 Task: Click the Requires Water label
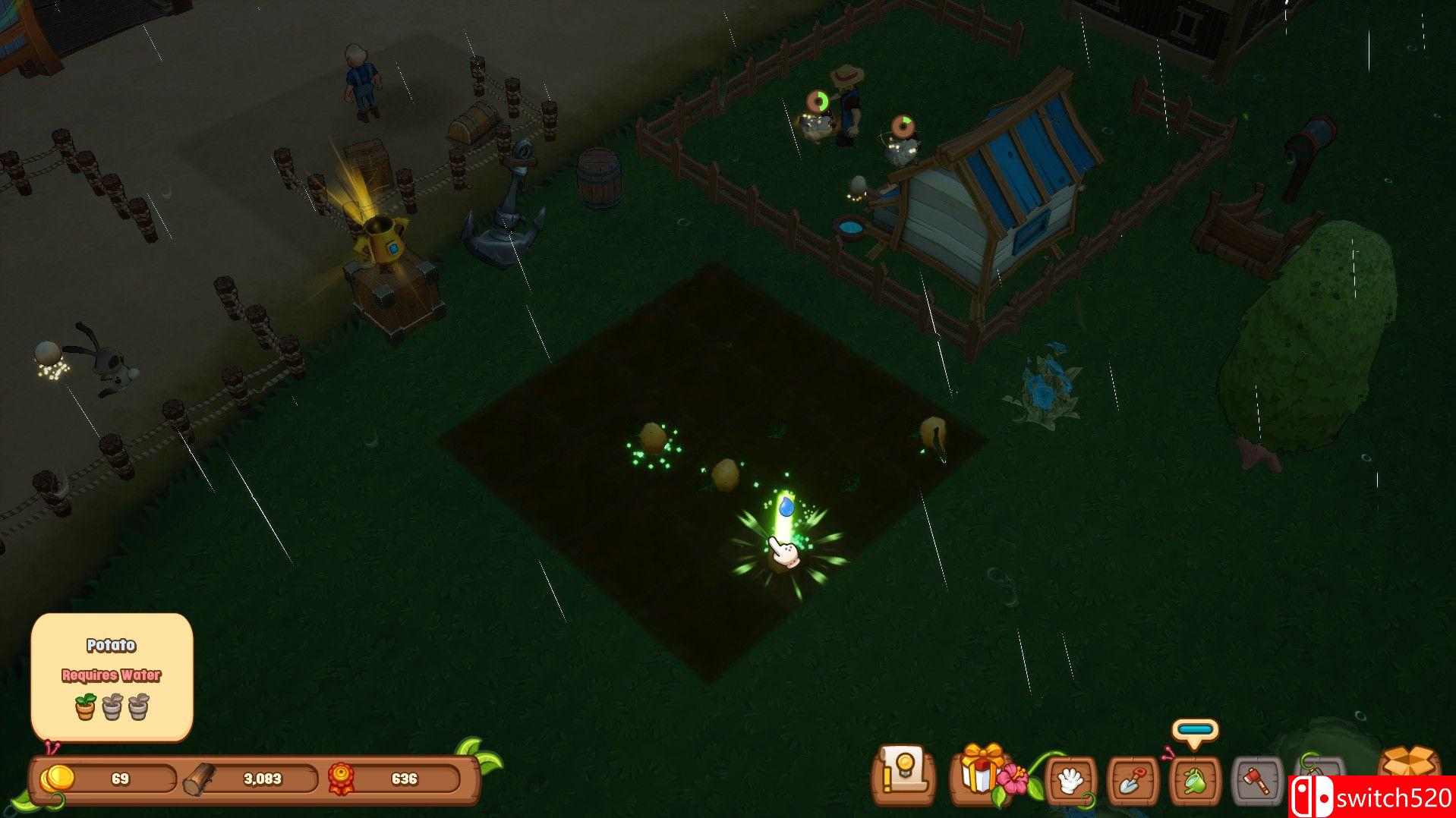click(111, 673)
